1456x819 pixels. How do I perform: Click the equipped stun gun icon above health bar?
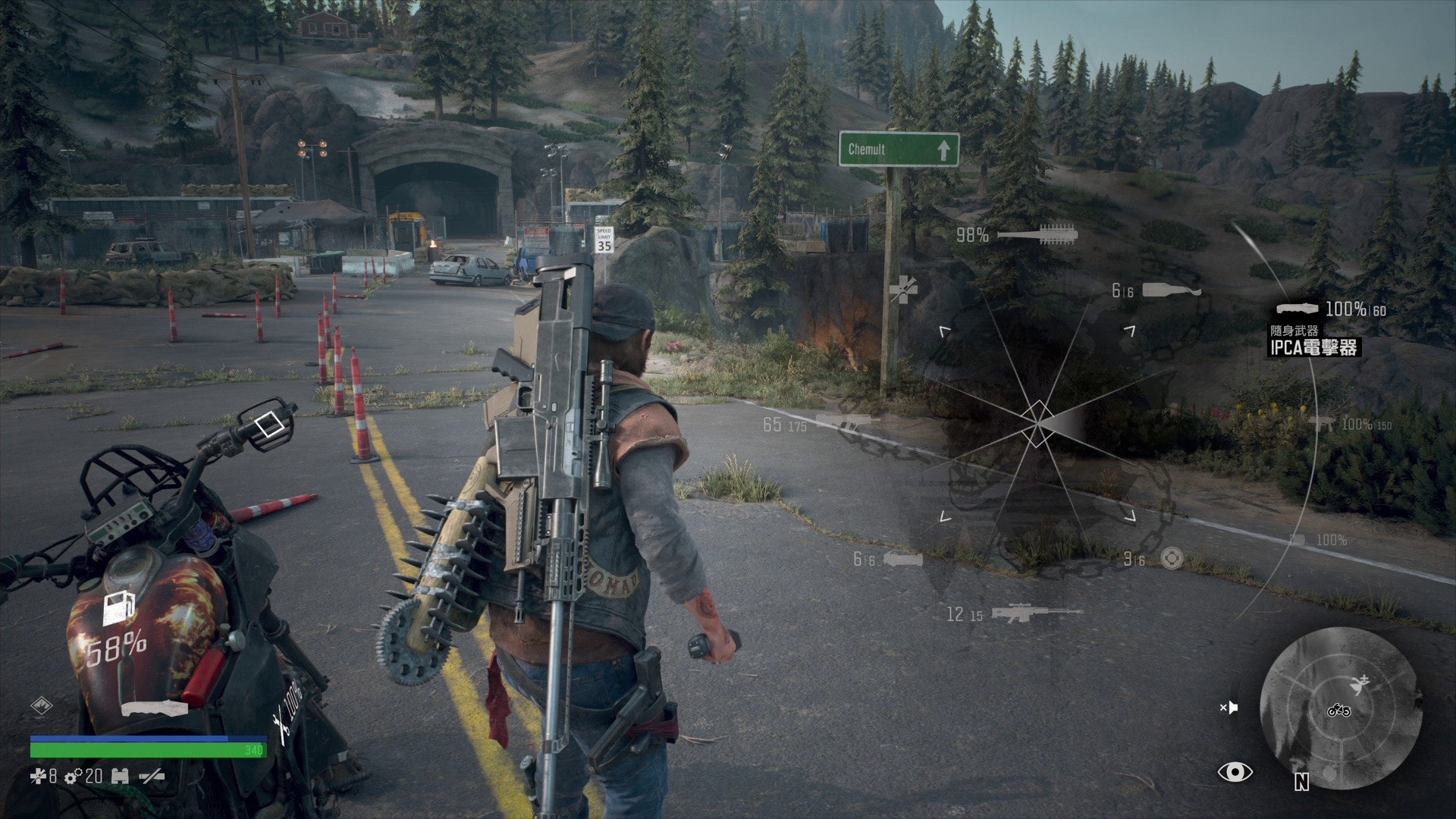coord(154,709)
